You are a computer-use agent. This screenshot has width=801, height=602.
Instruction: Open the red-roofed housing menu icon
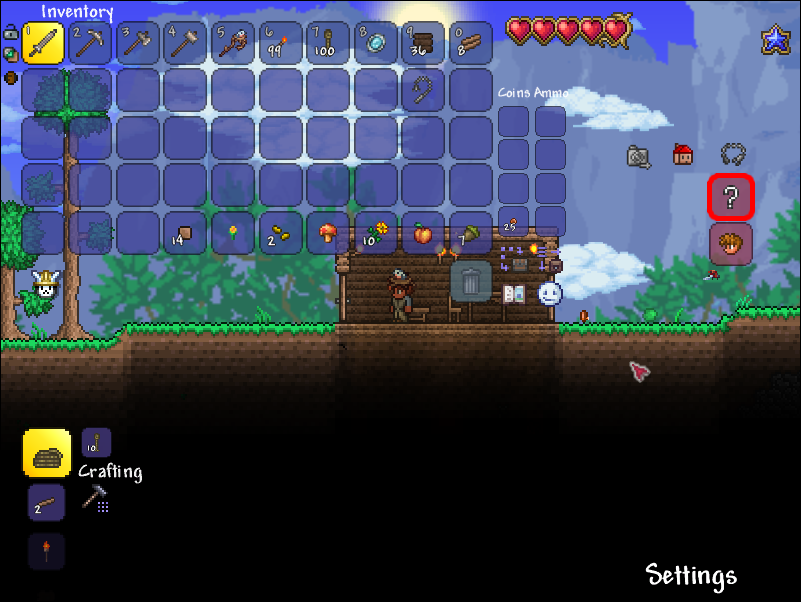pos(684,155)
